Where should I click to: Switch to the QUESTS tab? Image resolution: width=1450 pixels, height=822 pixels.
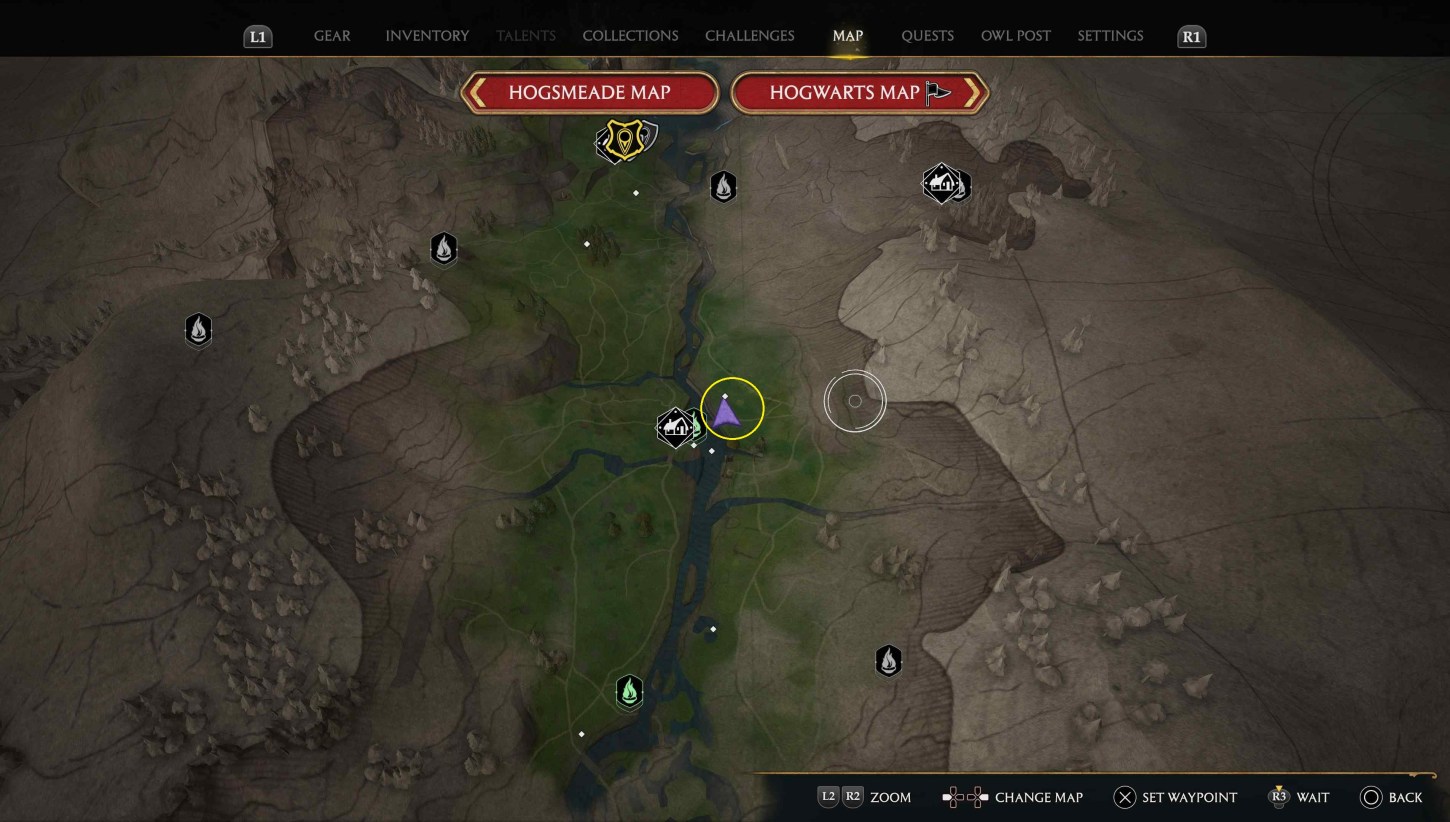tap(928, 35)
